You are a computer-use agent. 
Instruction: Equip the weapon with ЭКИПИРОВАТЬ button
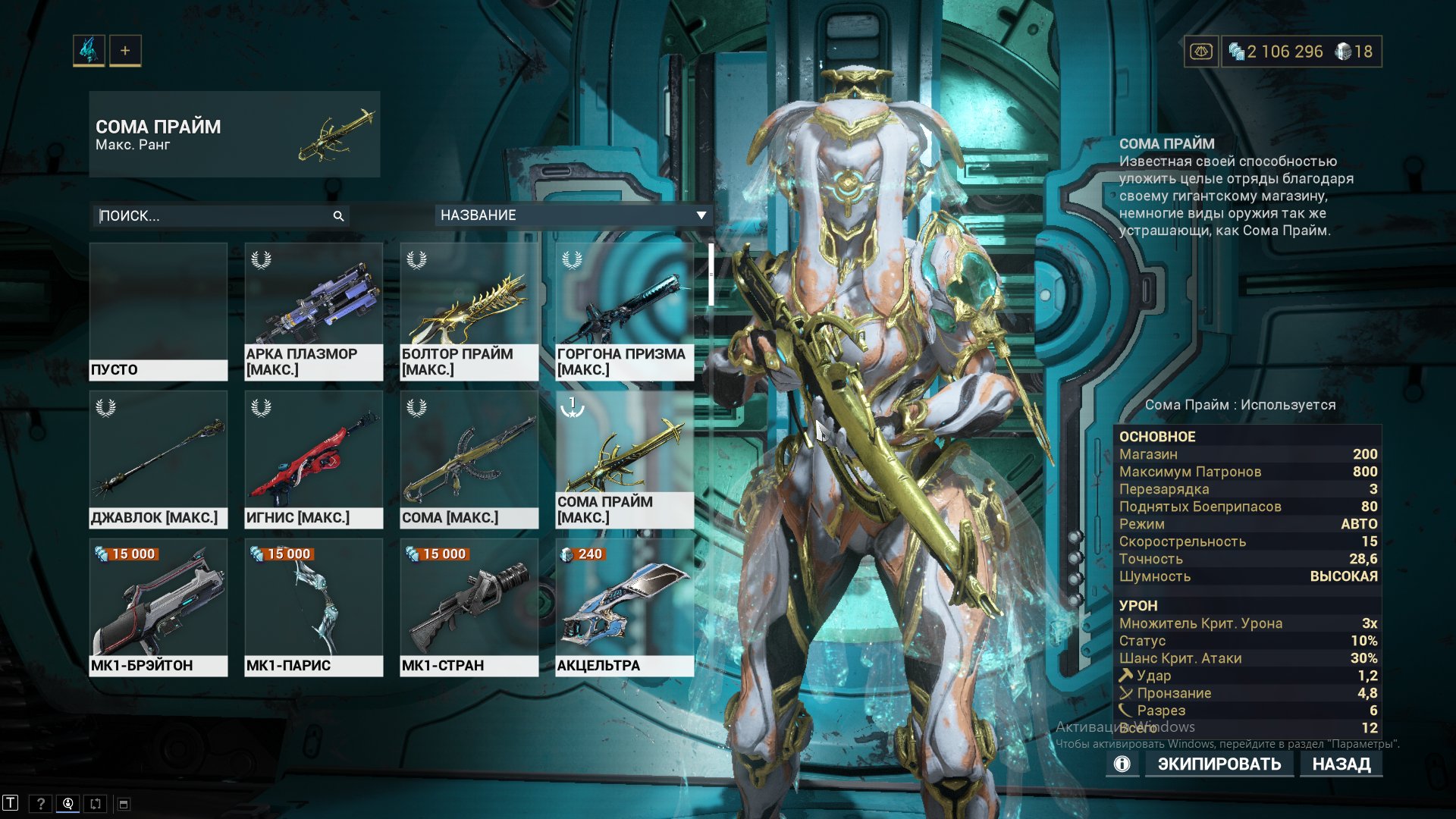[1219, 764]
